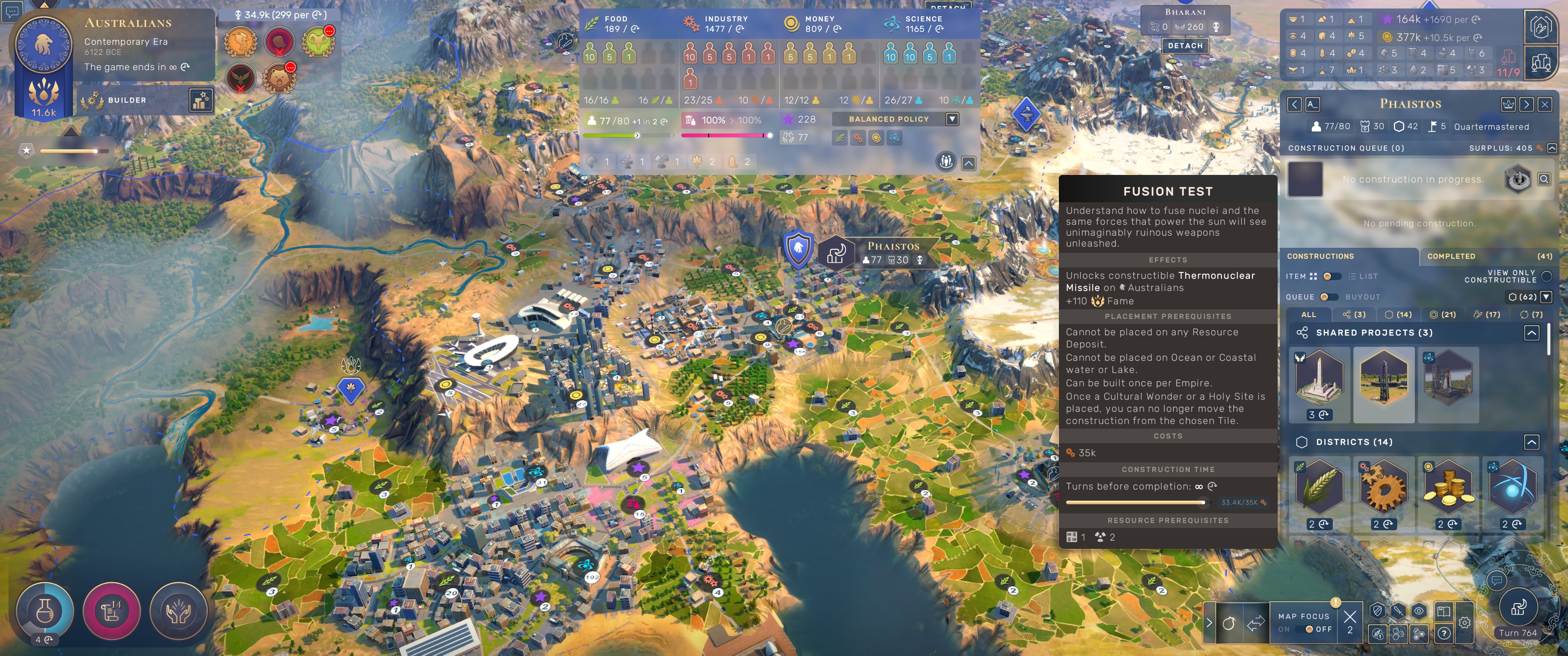The width and height of the screenshot is (1568, 656).
Task: Collapse the Shared Projects section
Action: click(x=1532, y=333)
